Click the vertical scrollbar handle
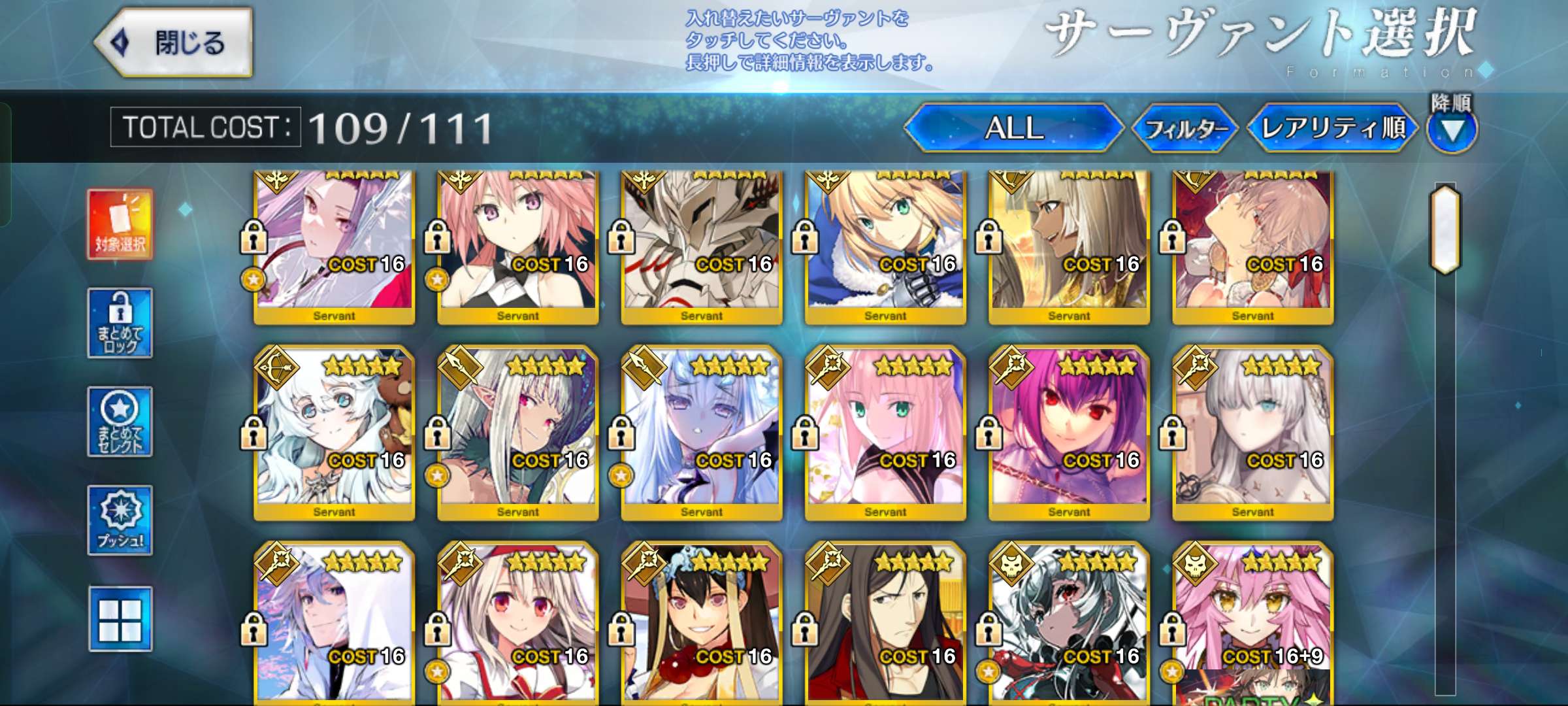The height and width of the screenshot is (706, 1568). click(x=1445, y=229)
